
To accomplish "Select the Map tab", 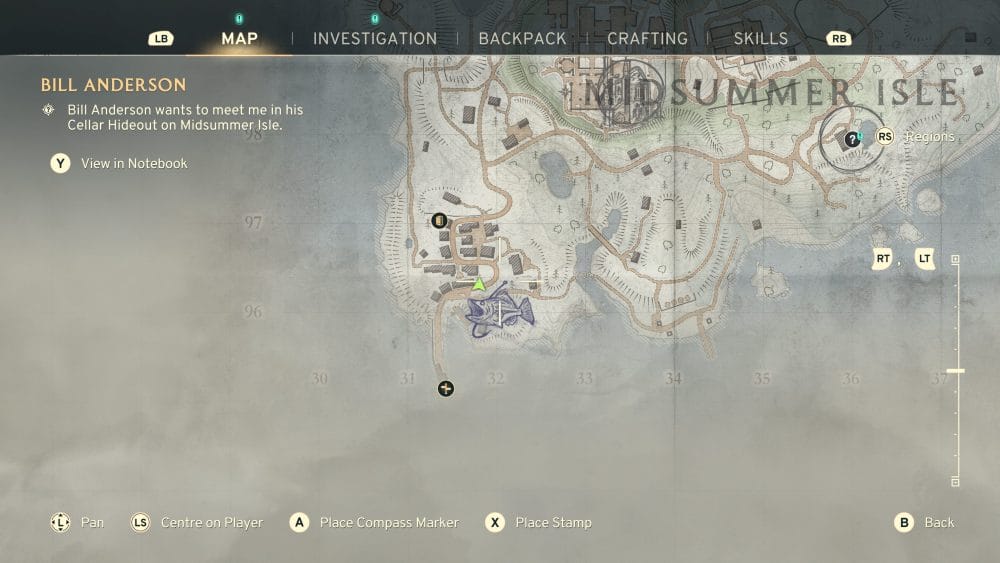I will (x=239, y=39).
